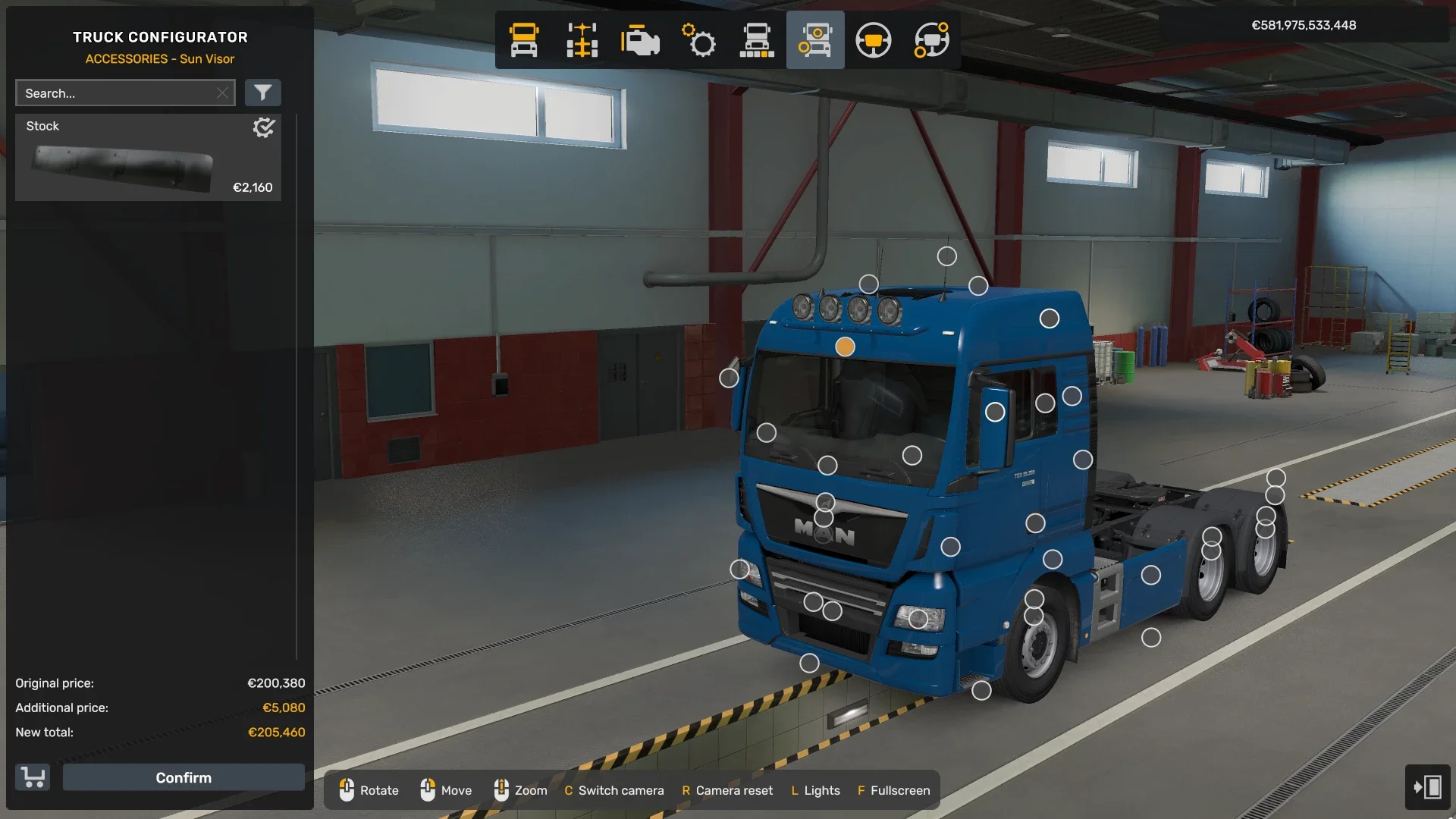Open the Interior steering wheel category
1456x819 pixels.
[873, 39]
